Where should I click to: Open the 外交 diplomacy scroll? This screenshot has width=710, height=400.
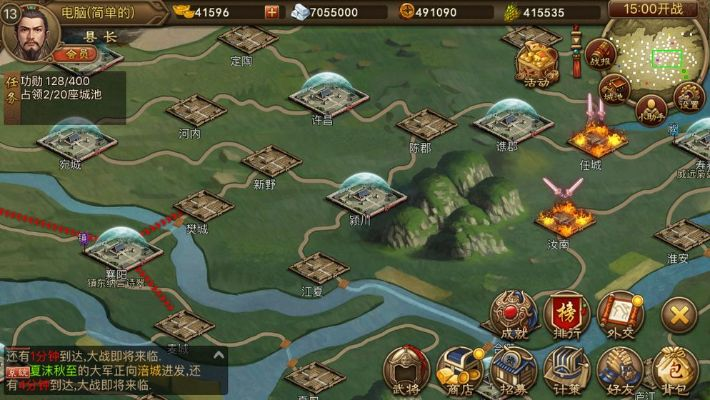point(620,317)
